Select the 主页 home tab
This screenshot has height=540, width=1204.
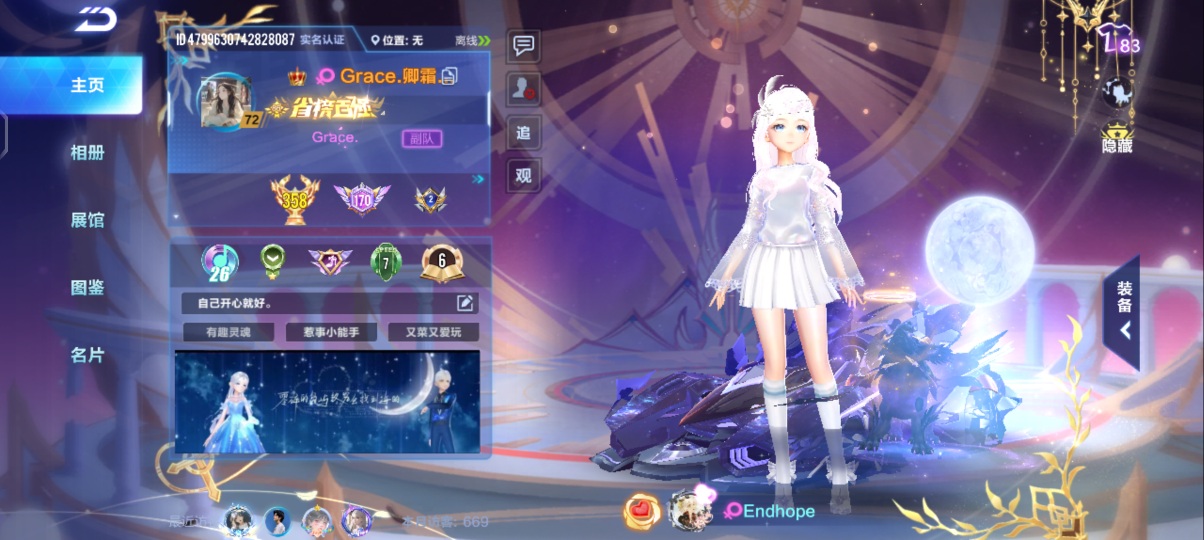[x=87, y=86]
